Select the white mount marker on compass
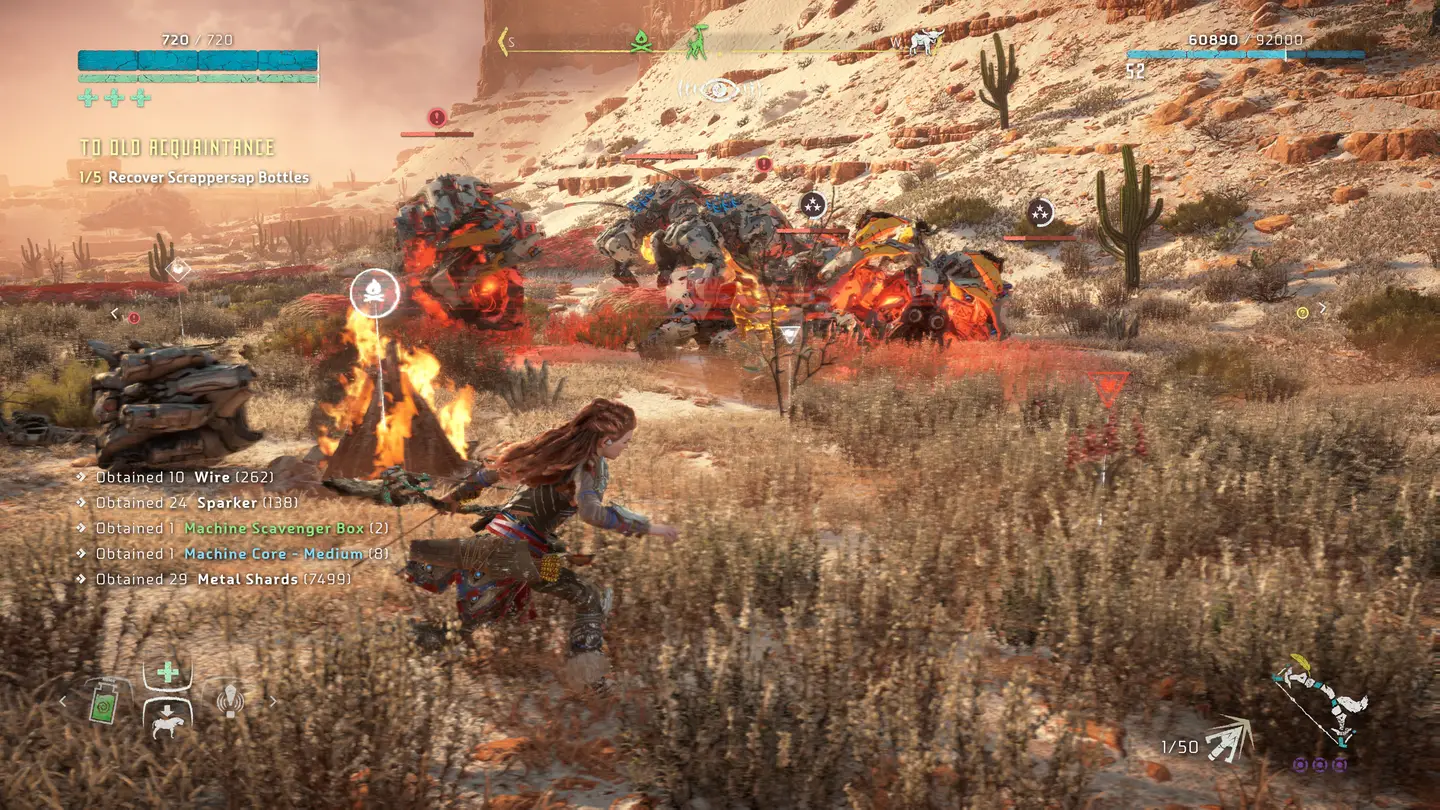Viewport: 1440px width, 810px height. click(927, 42)
